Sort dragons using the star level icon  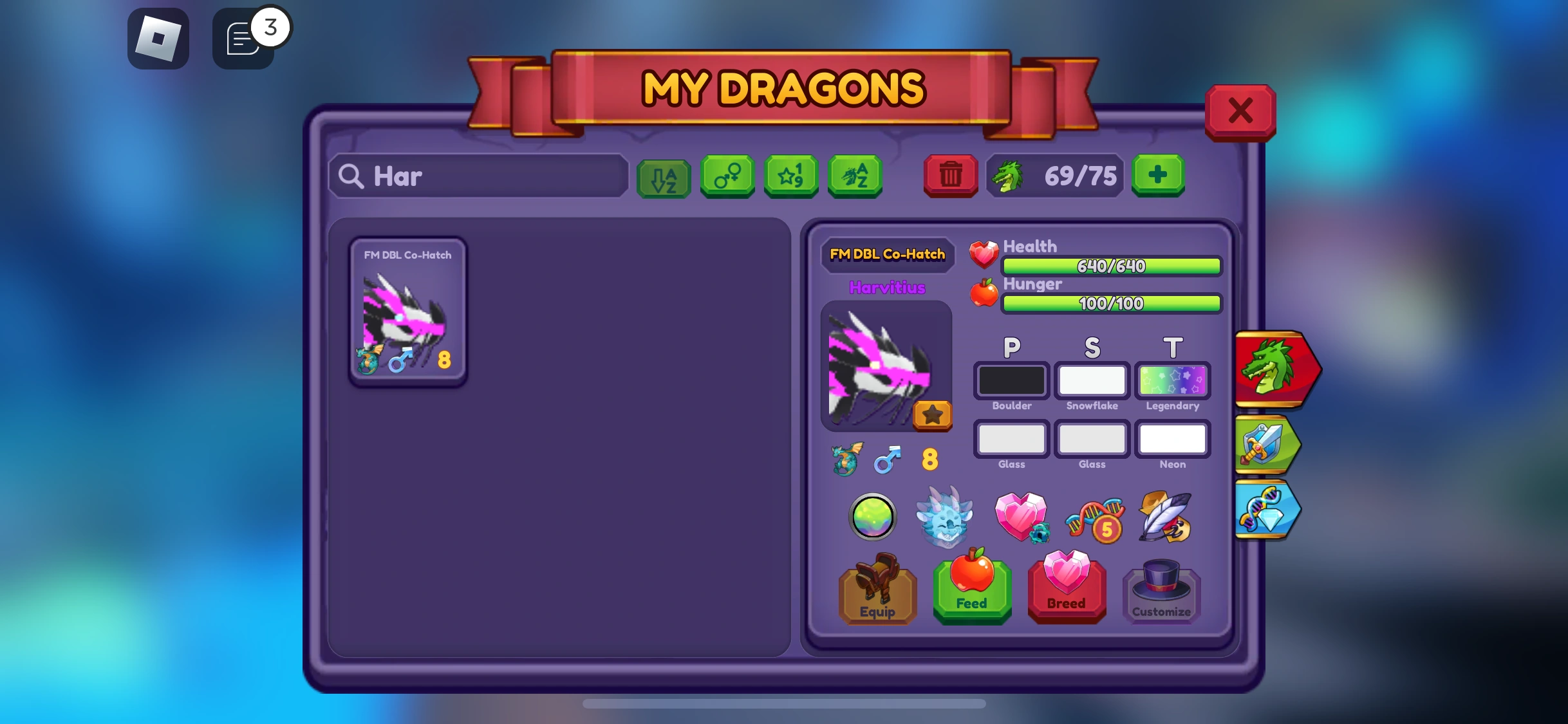791,176
